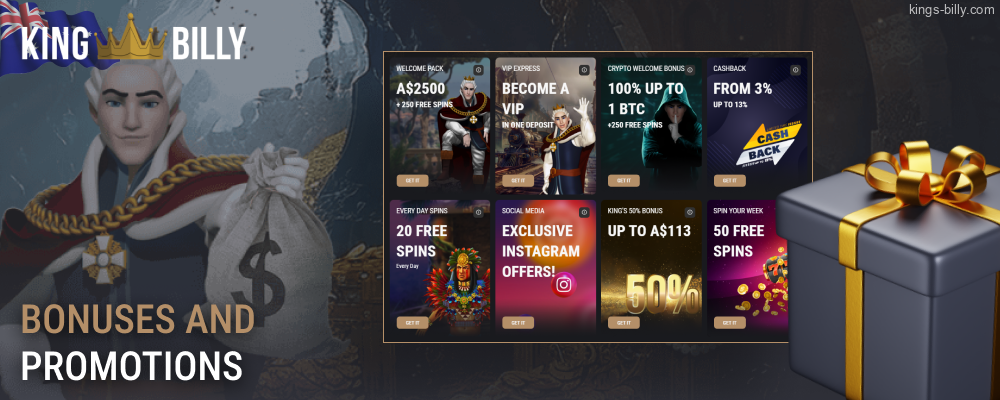Get the Spin Your Week free spins
1000x400 pixels.
729,323
